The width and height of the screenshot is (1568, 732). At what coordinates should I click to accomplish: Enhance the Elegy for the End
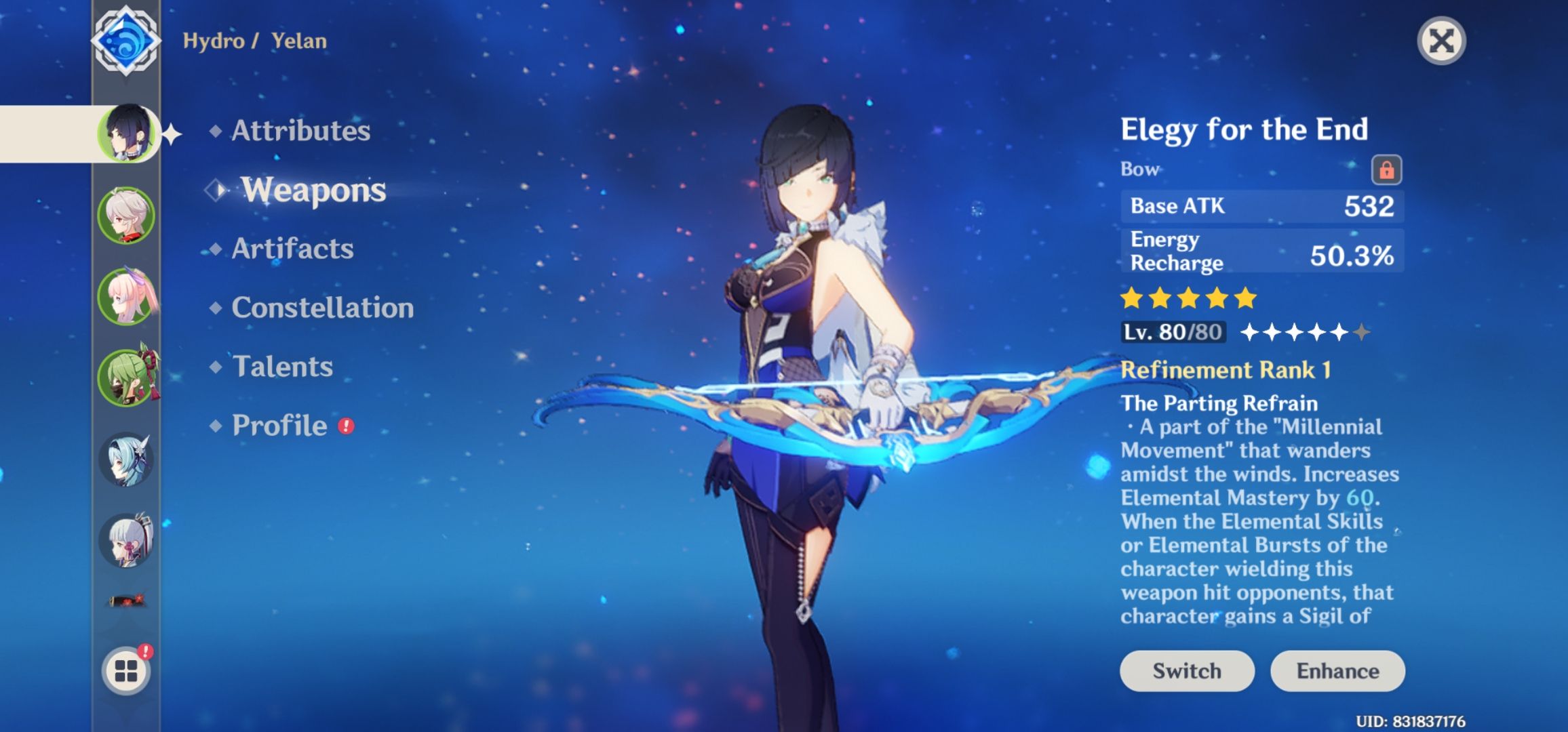click(x=1337, y=671)
